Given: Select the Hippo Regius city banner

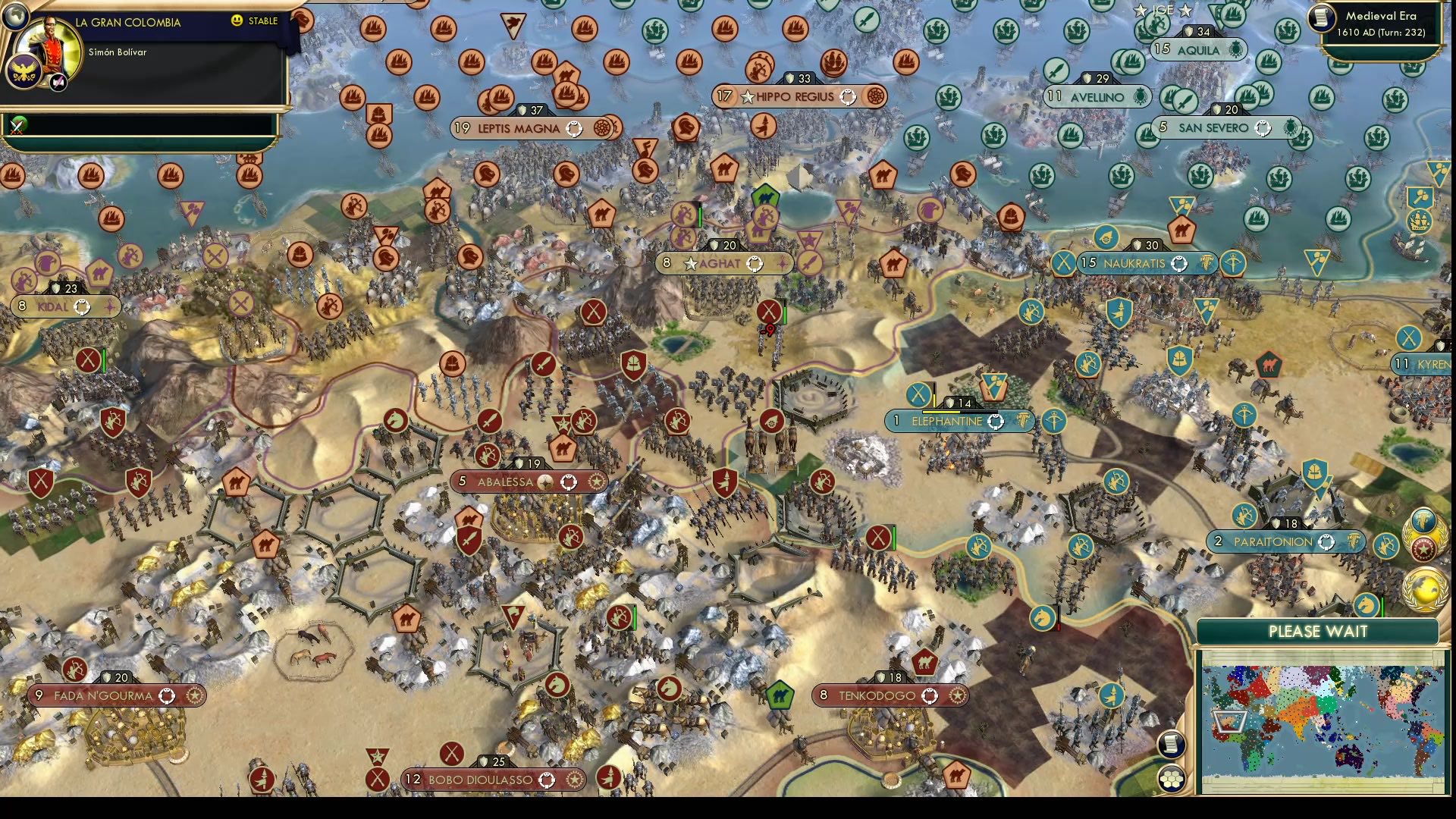Looking at the screenshot, I should coord(796,97).
